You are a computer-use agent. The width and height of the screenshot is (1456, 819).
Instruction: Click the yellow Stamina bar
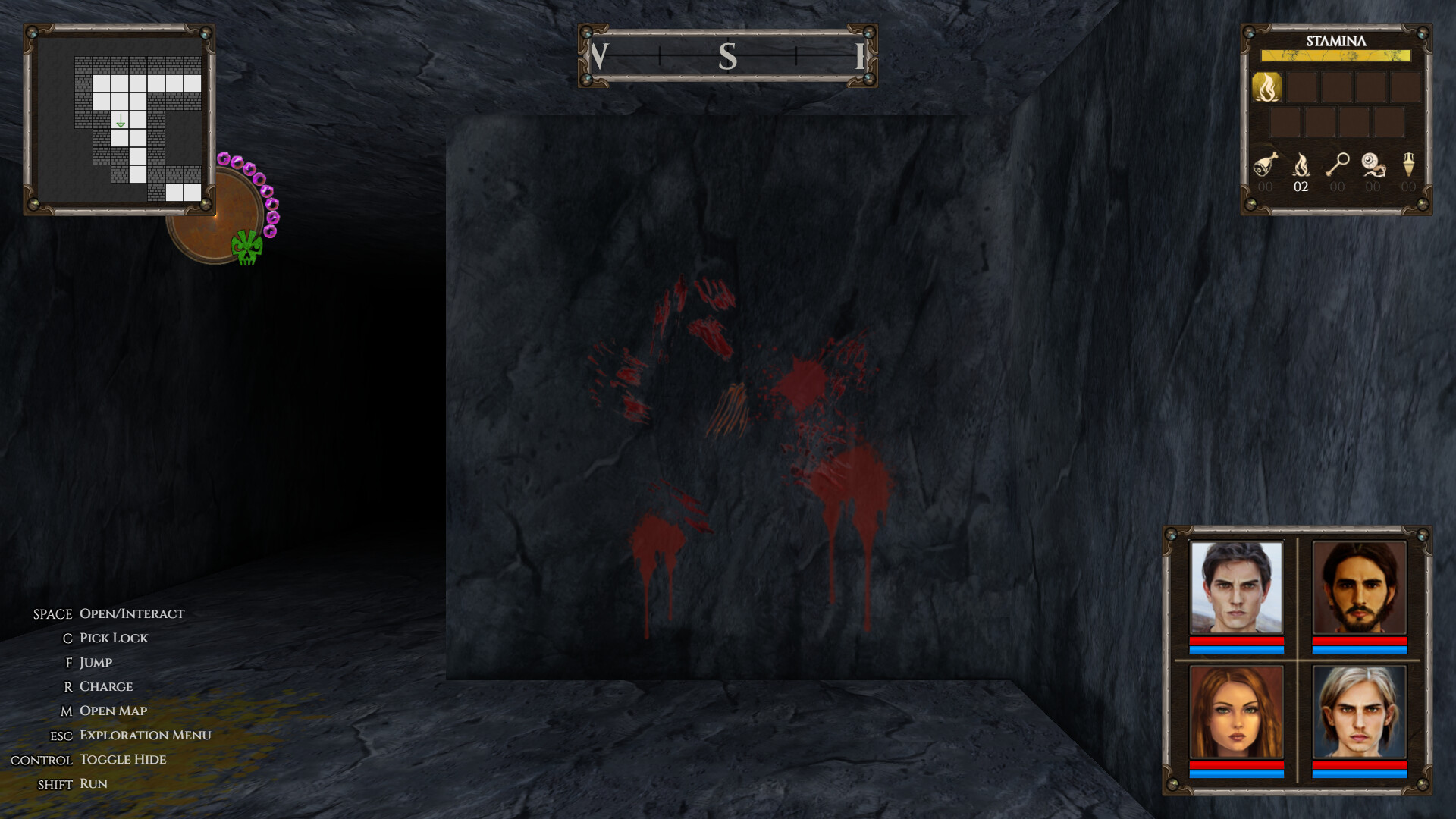(x=1334, y=55)
